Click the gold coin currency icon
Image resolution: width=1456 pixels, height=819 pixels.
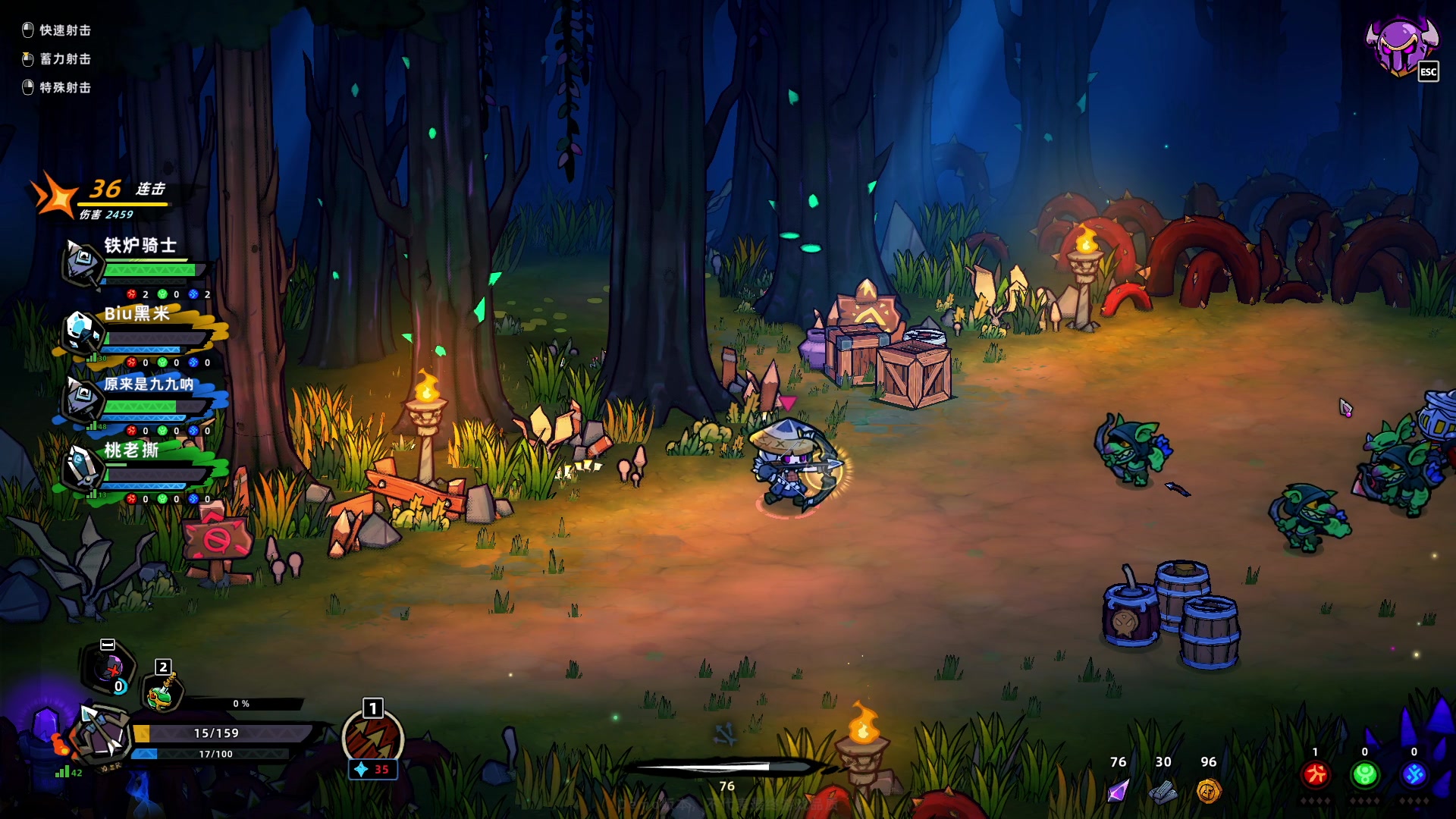pyautogui.click(x=1208, y=791)
